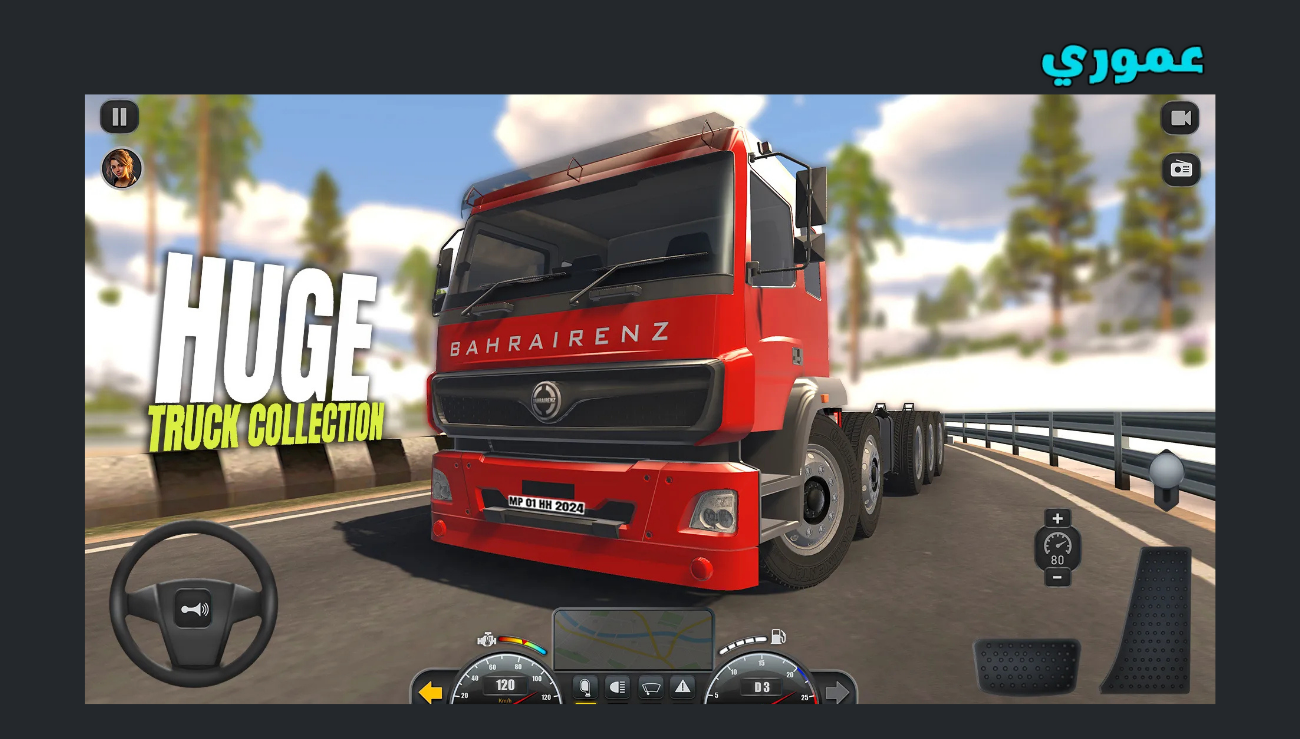This screenshot has width=1300, height=739.
Task: Pause the game with the pause button
Action: point(119,117)
